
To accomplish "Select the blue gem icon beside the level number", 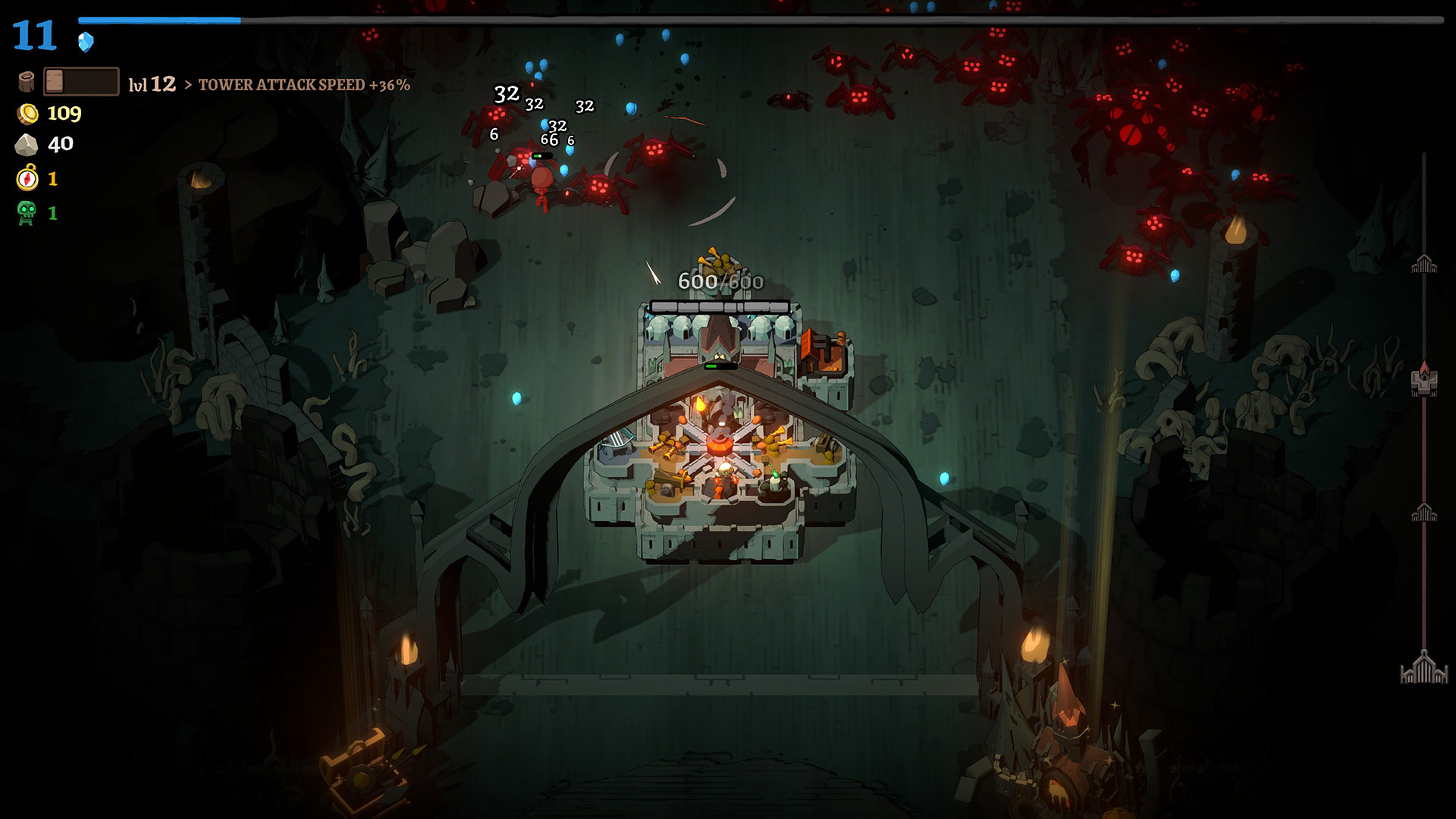I will point(86,42).
